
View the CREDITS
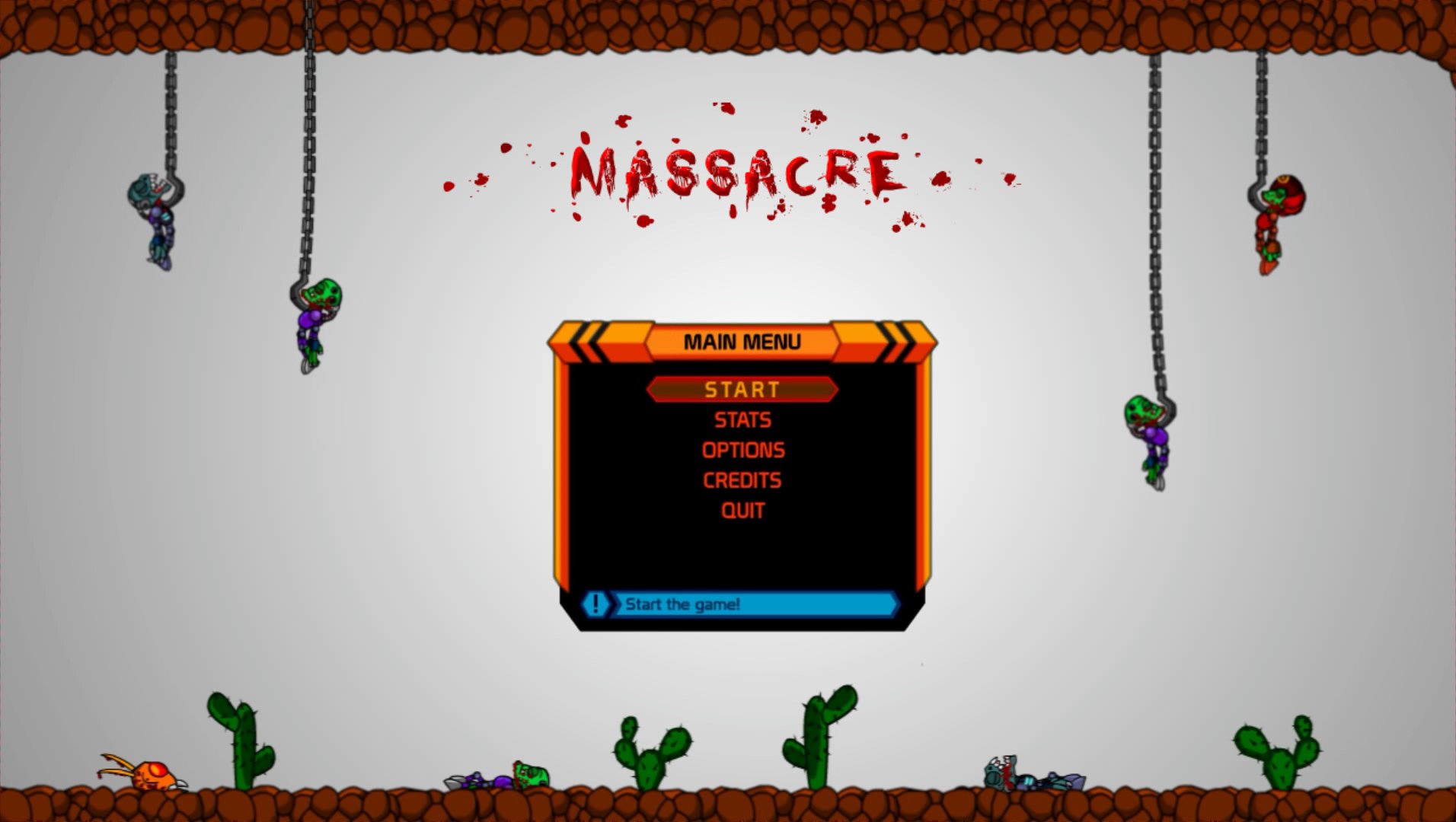(x=742, y=480)
